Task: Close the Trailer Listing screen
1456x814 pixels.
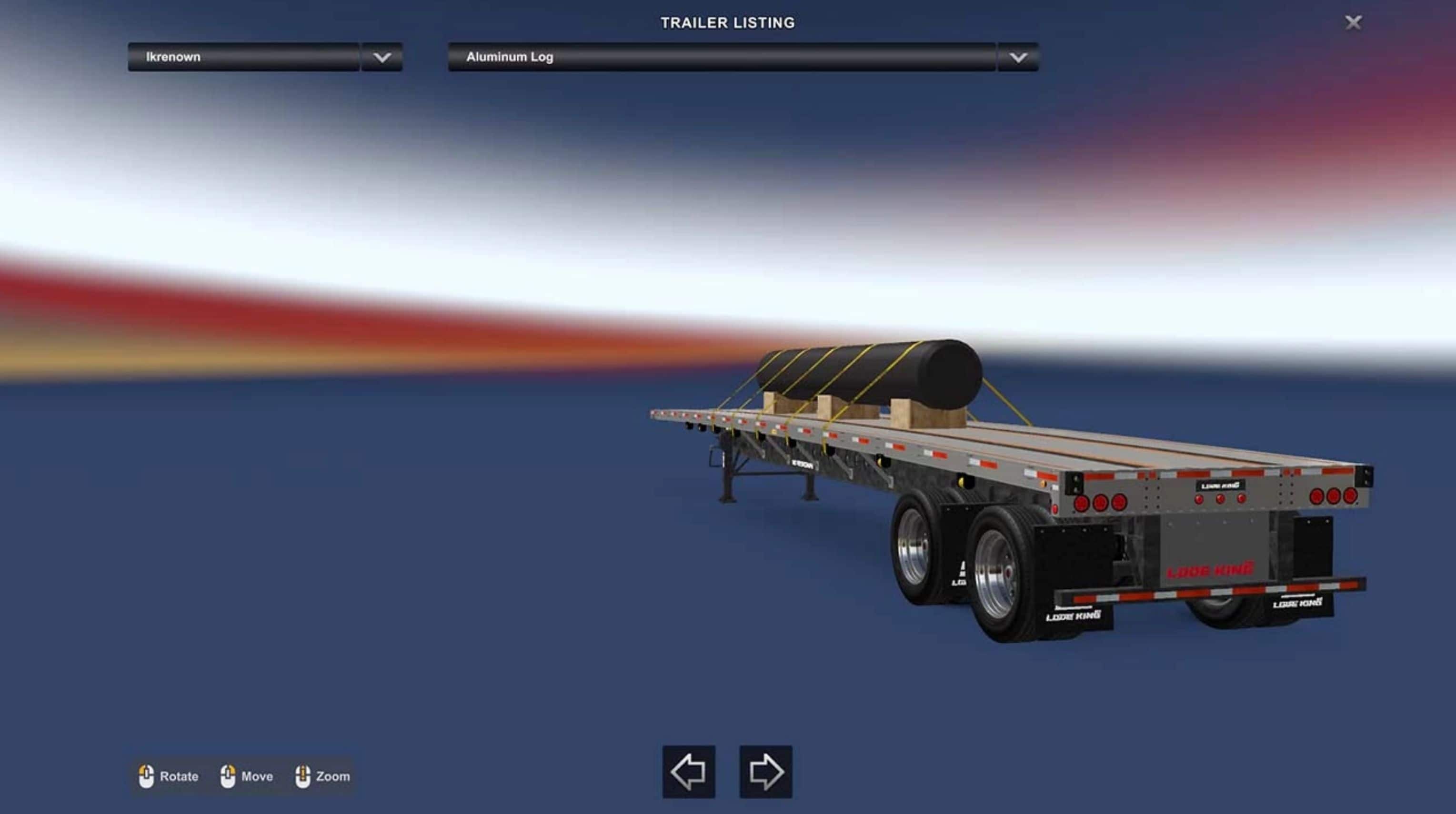Action: click(x=1353, y=22)
